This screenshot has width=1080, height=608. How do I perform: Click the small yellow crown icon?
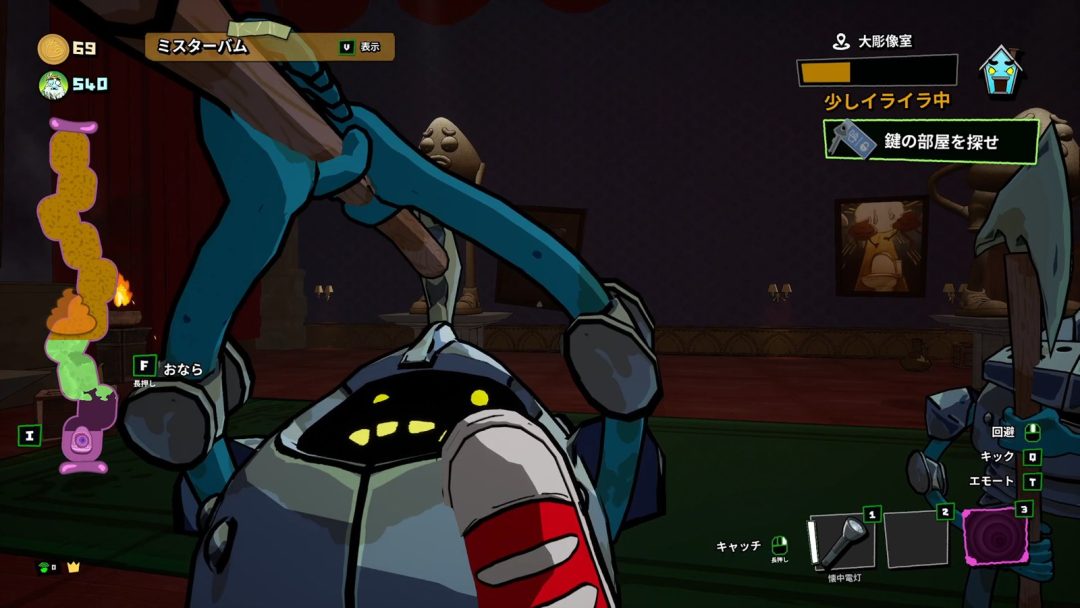73,568
